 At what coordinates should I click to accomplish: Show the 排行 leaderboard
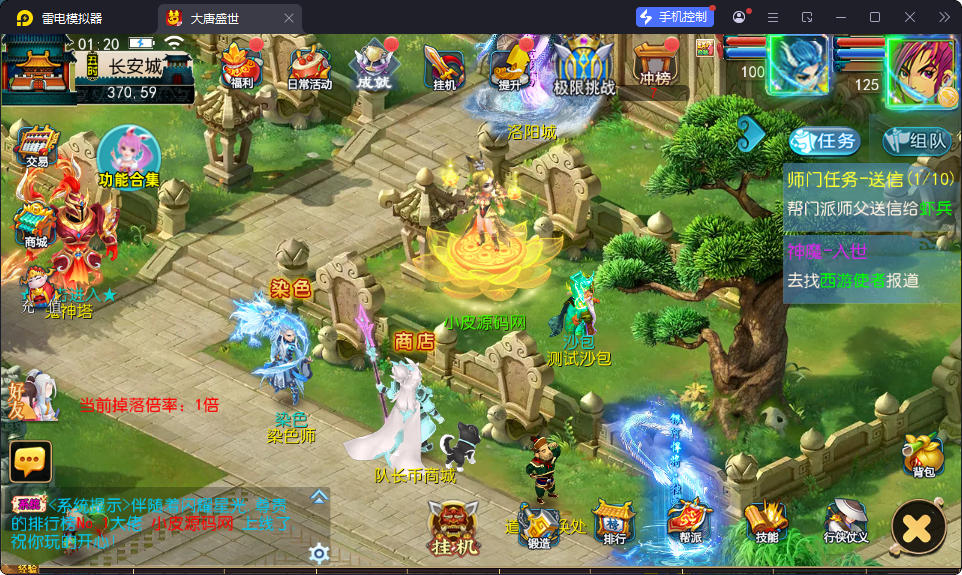pyautogui.click(x=614, y=523)
